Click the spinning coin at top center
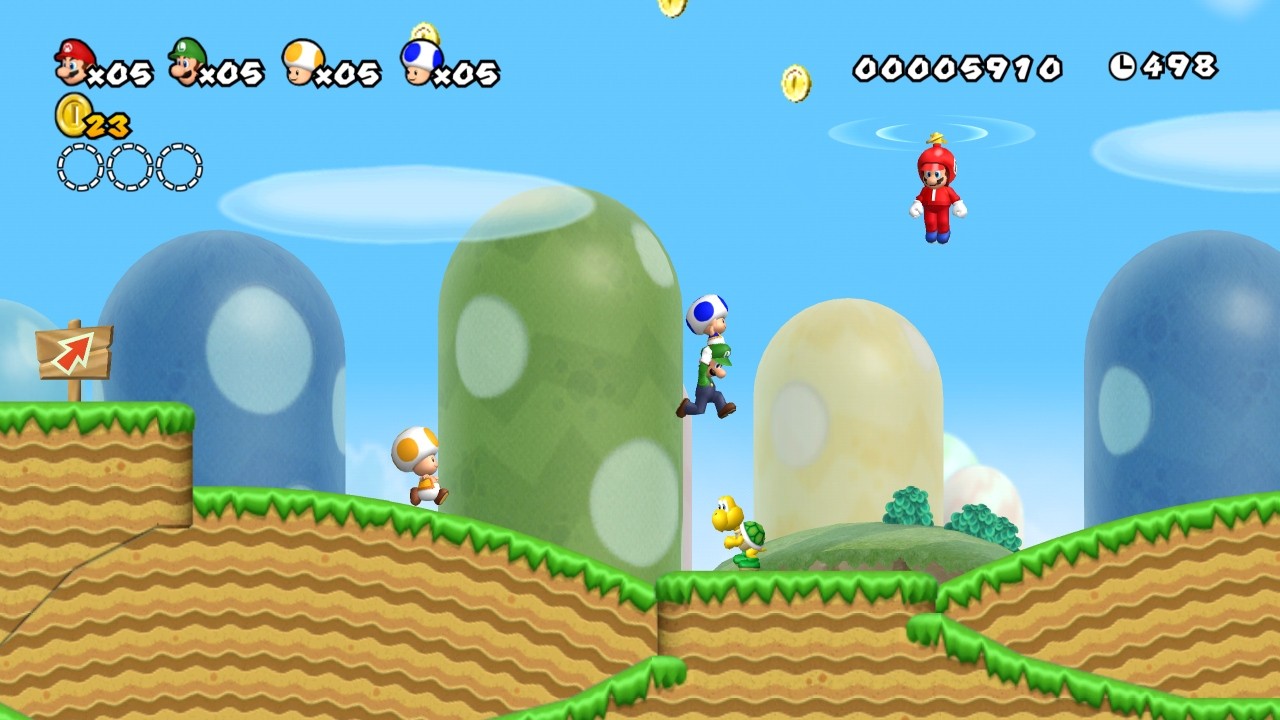The image size is (1280, 720). (672, 8)
